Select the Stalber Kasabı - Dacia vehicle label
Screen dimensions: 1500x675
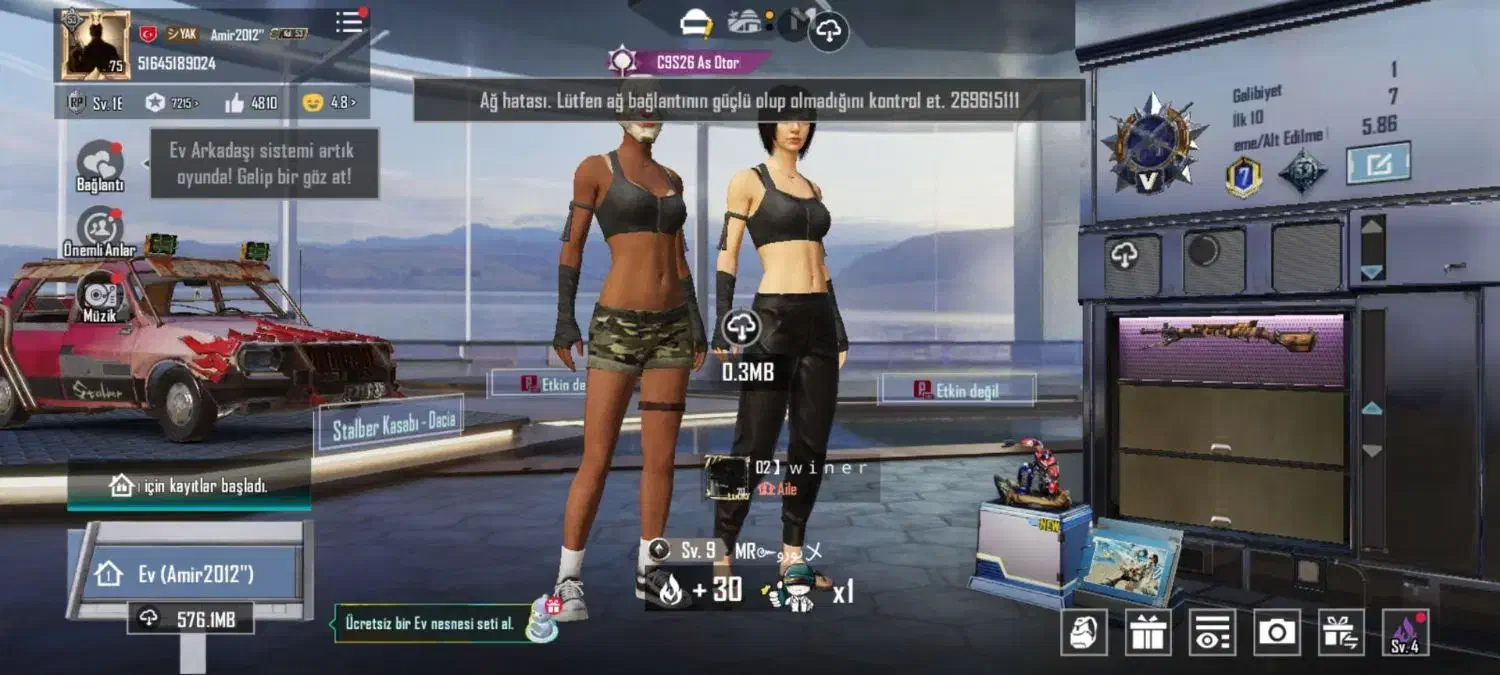390,424
